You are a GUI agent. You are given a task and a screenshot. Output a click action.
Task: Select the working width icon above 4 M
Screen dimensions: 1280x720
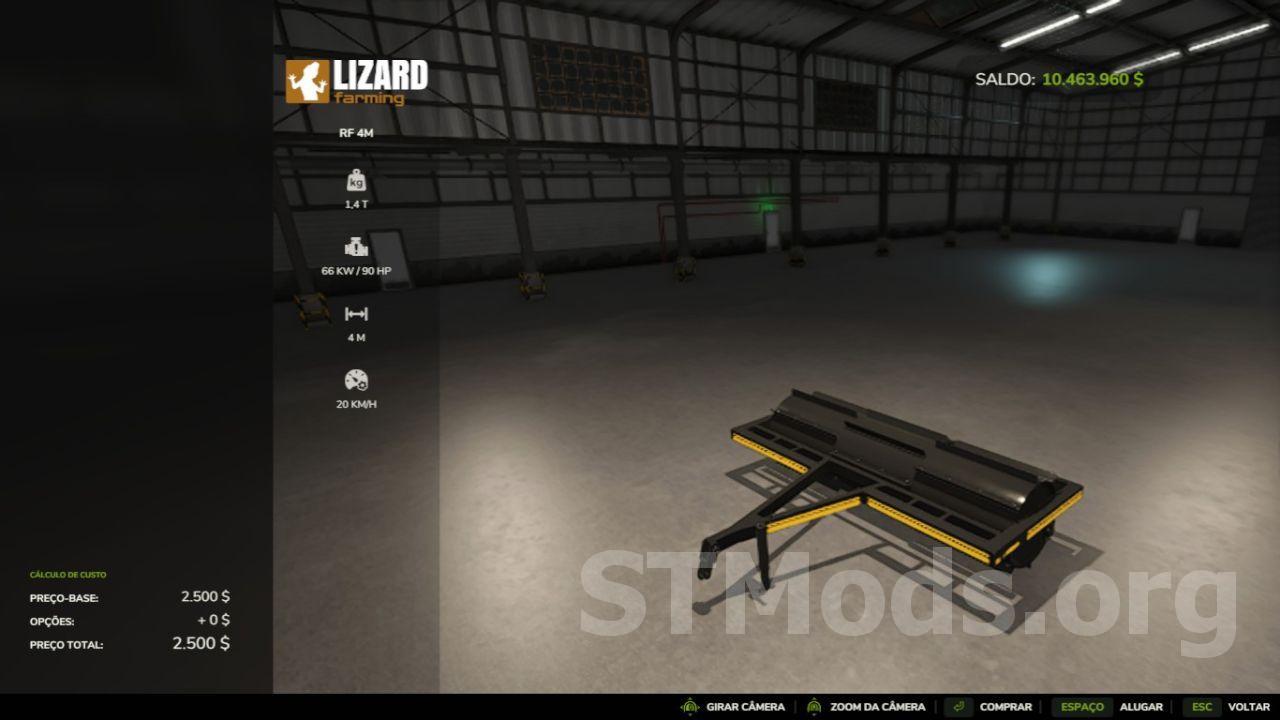pos(357,313)
